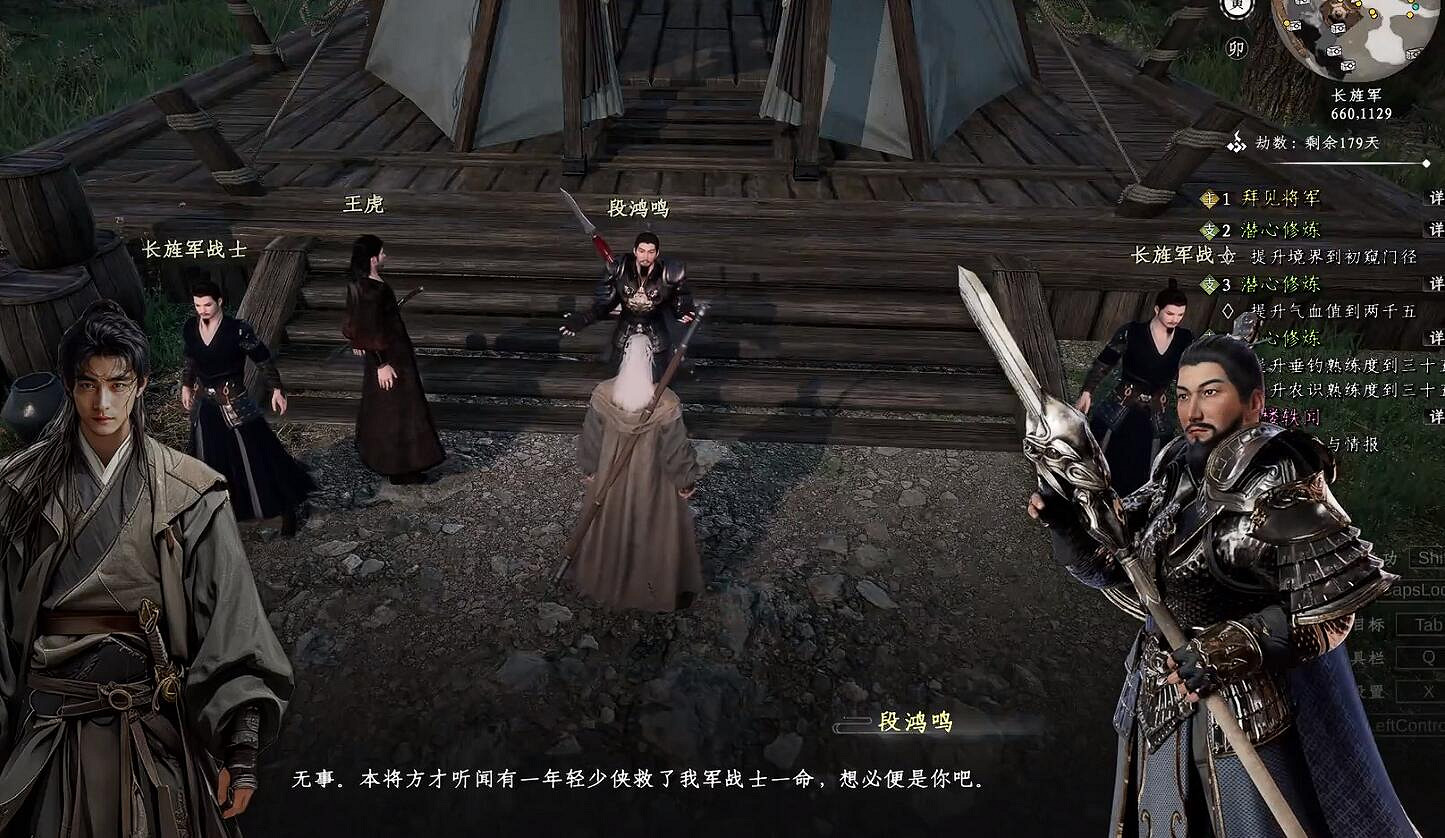This screenshot has height=838, width=1445.
Task: Click the 卯 time marker below the 黄 indicator
Action: point(1234,48)
